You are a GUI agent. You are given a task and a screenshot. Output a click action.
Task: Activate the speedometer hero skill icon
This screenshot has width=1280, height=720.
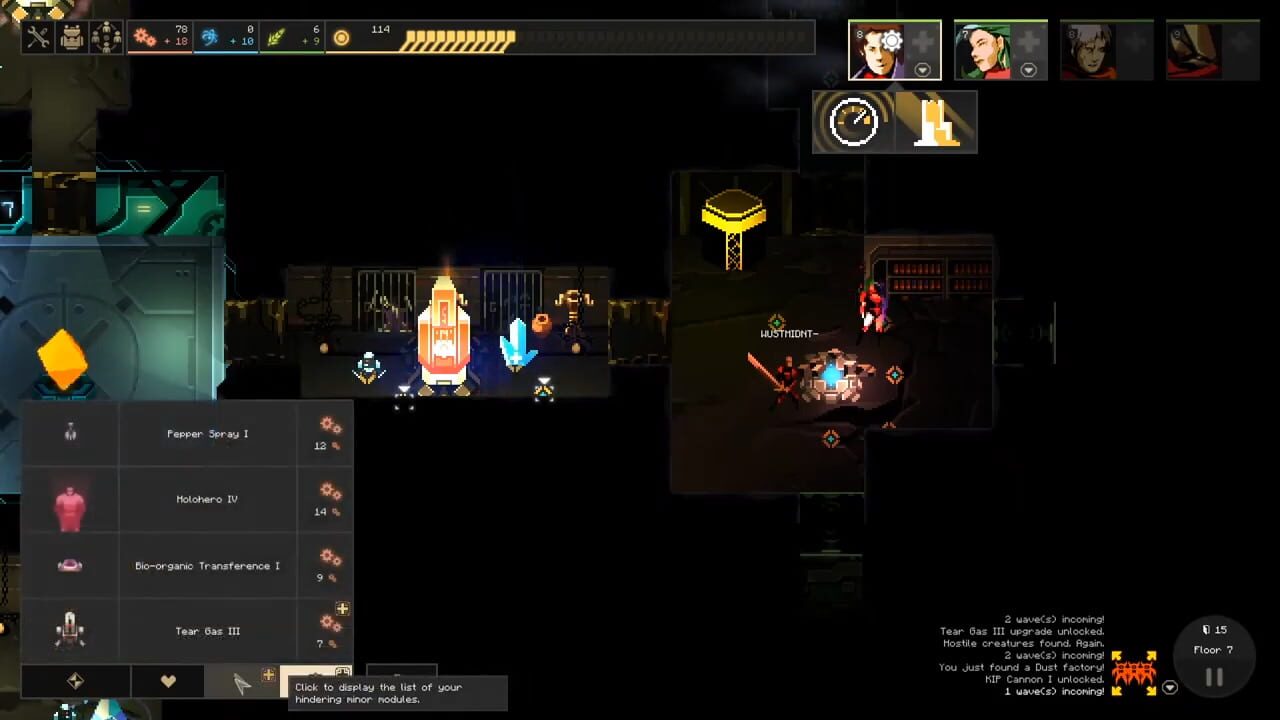pos(853,121)
